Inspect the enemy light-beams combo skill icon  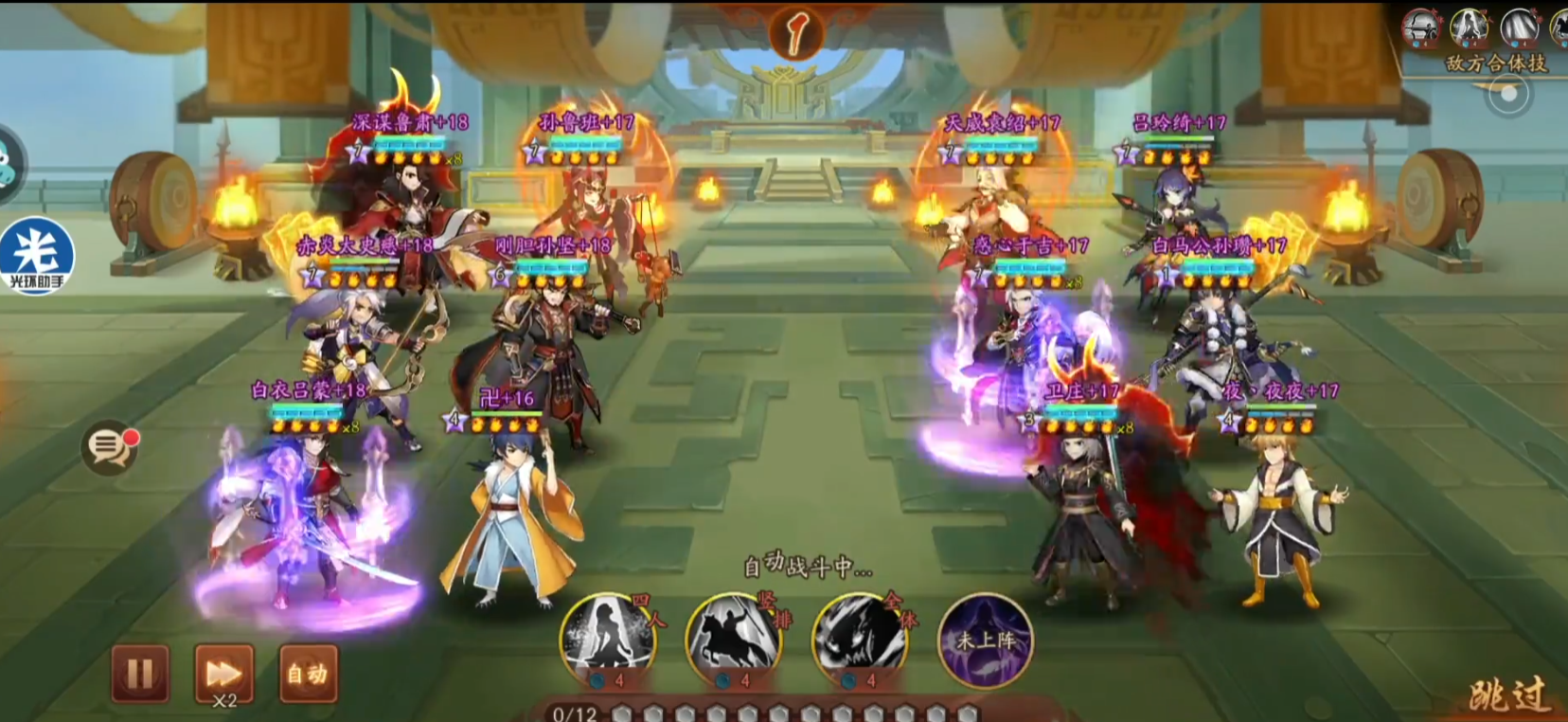(x=1520, y=28)
